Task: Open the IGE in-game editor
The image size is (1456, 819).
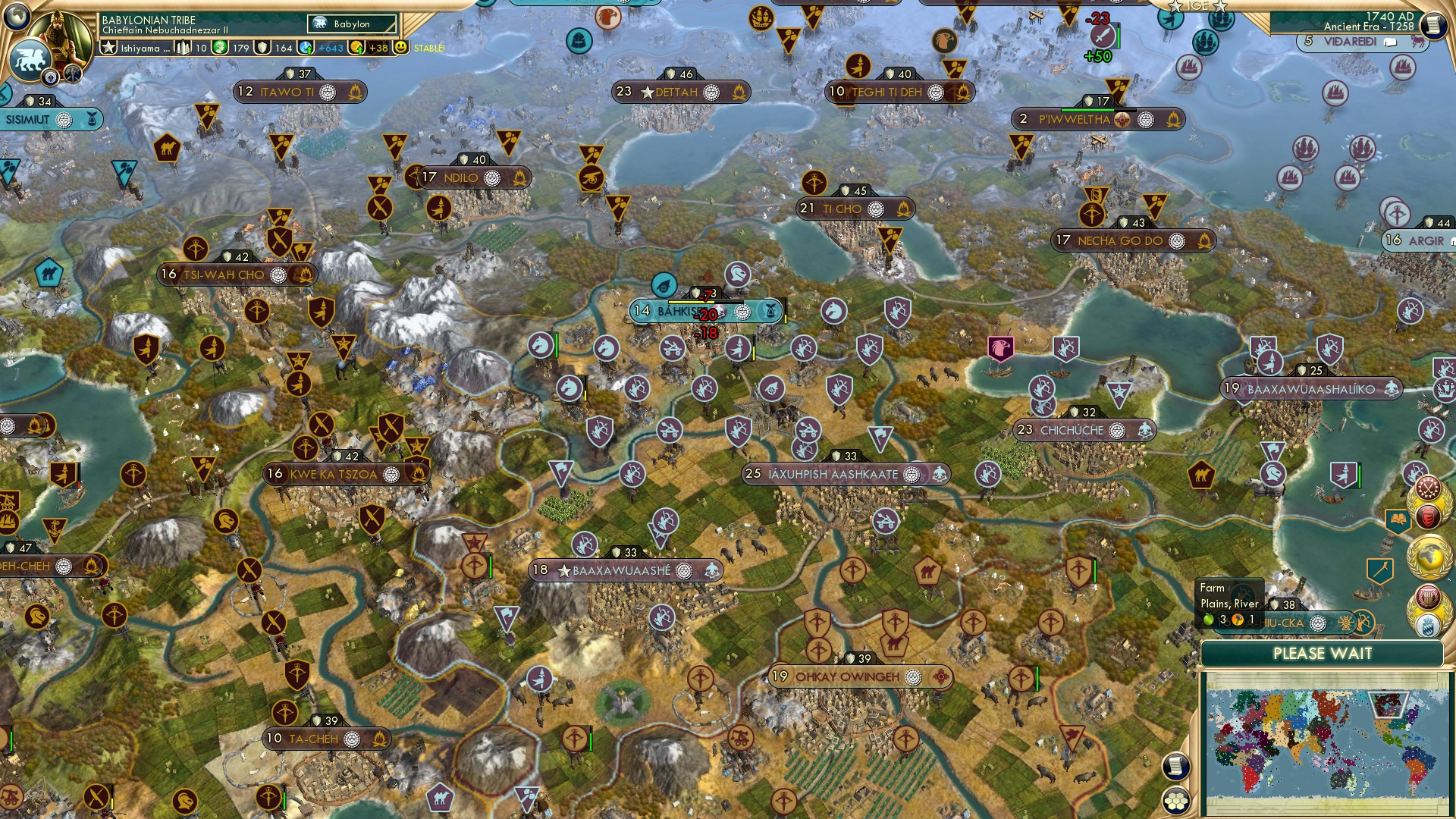Action: pyautogui.click(x=1197, y=6)
